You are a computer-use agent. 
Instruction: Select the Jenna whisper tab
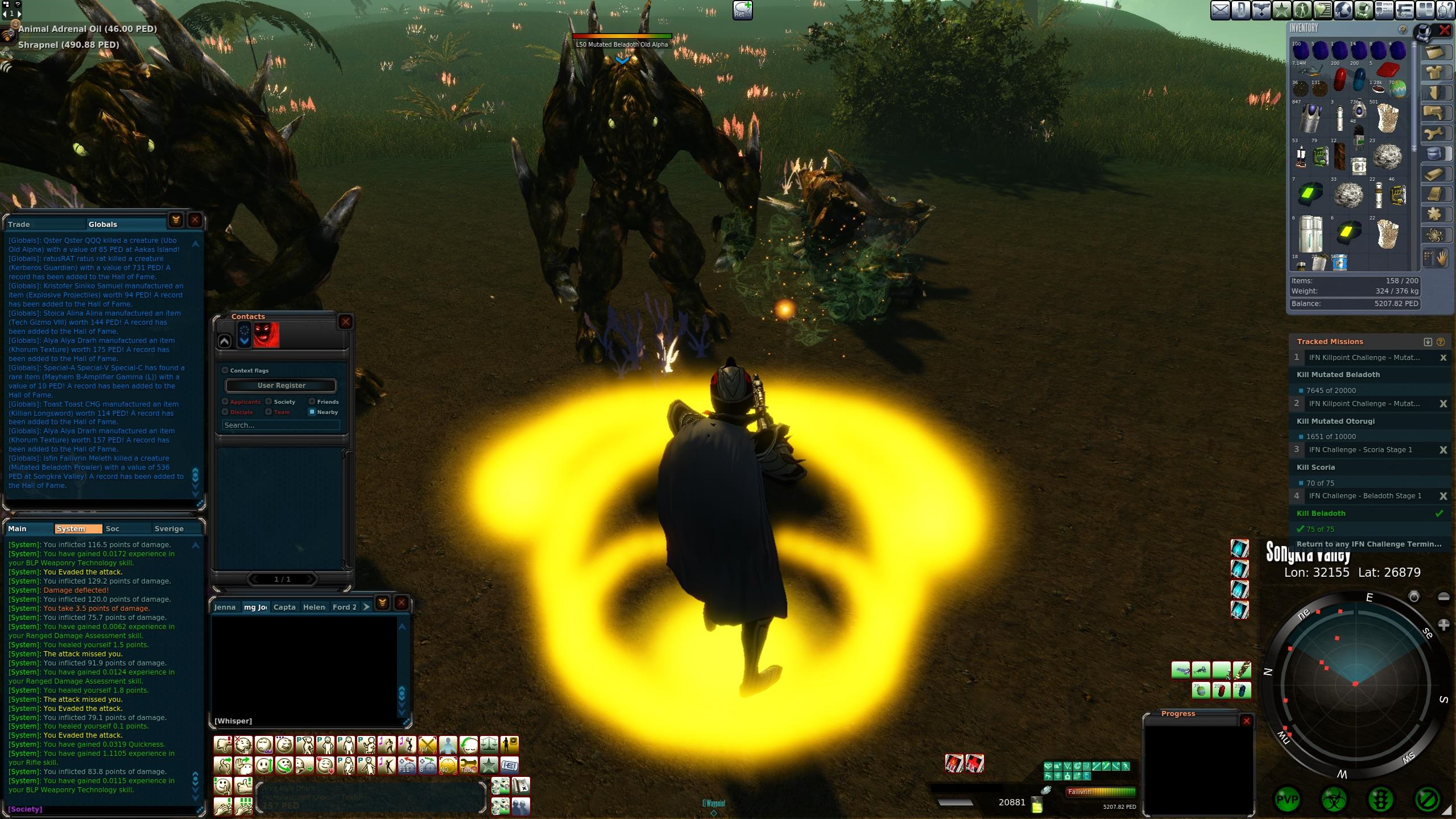(x=225, y=607)
